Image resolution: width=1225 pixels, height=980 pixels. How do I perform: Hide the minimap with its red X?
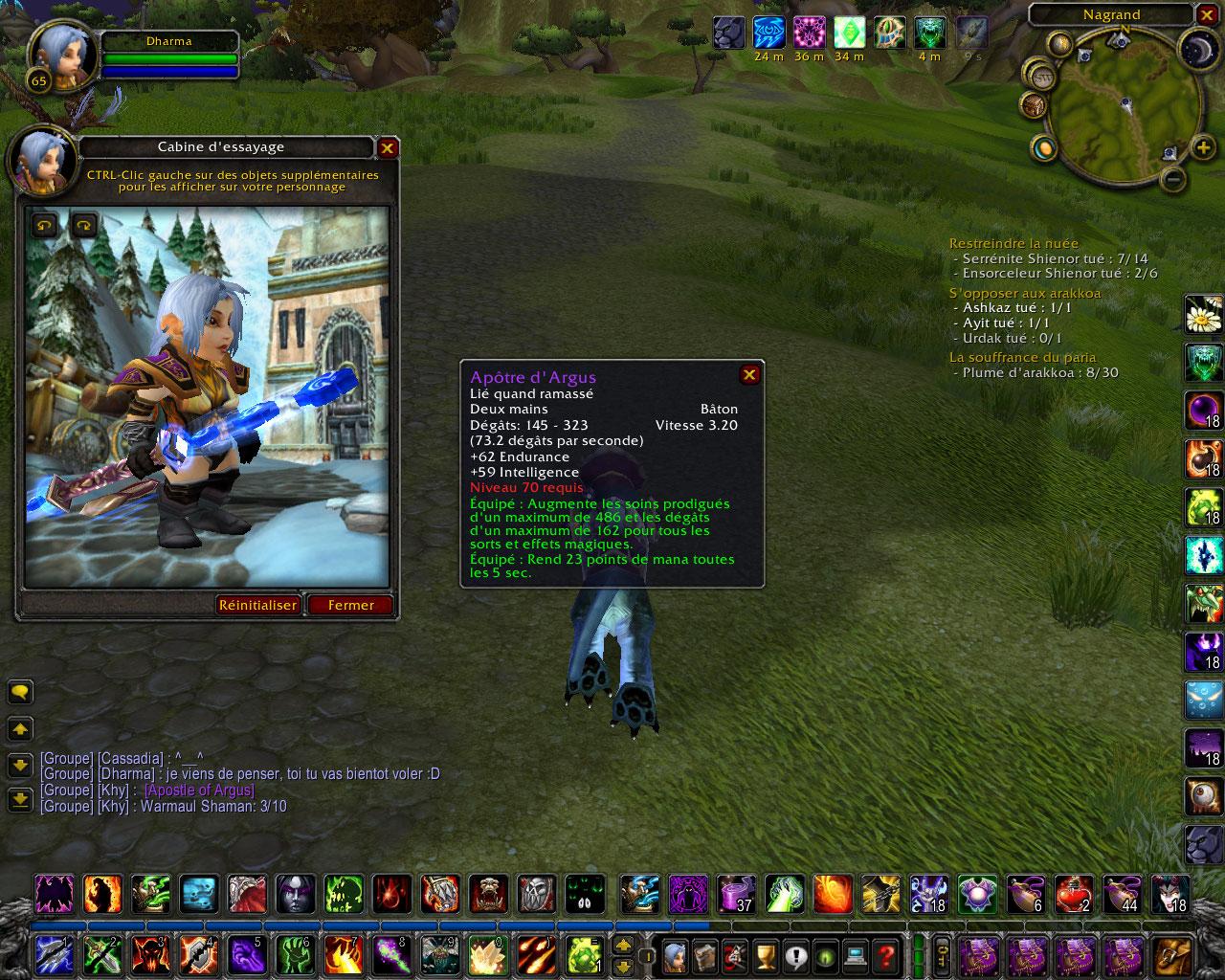(x=1206, y=14)
